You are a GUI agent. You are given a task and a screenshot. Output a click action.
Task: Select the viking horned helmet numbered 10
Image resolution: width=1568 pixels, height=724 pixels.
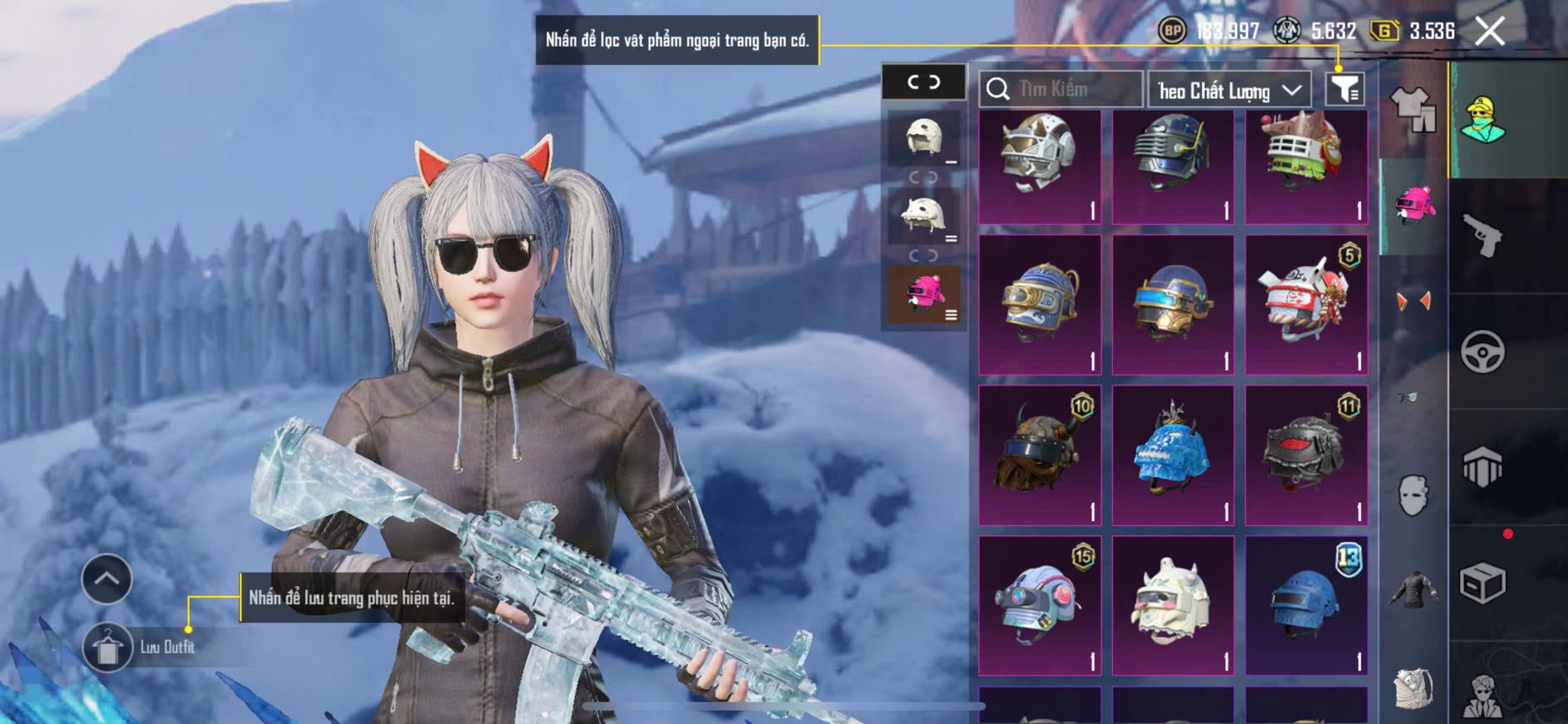[1040, 455]
